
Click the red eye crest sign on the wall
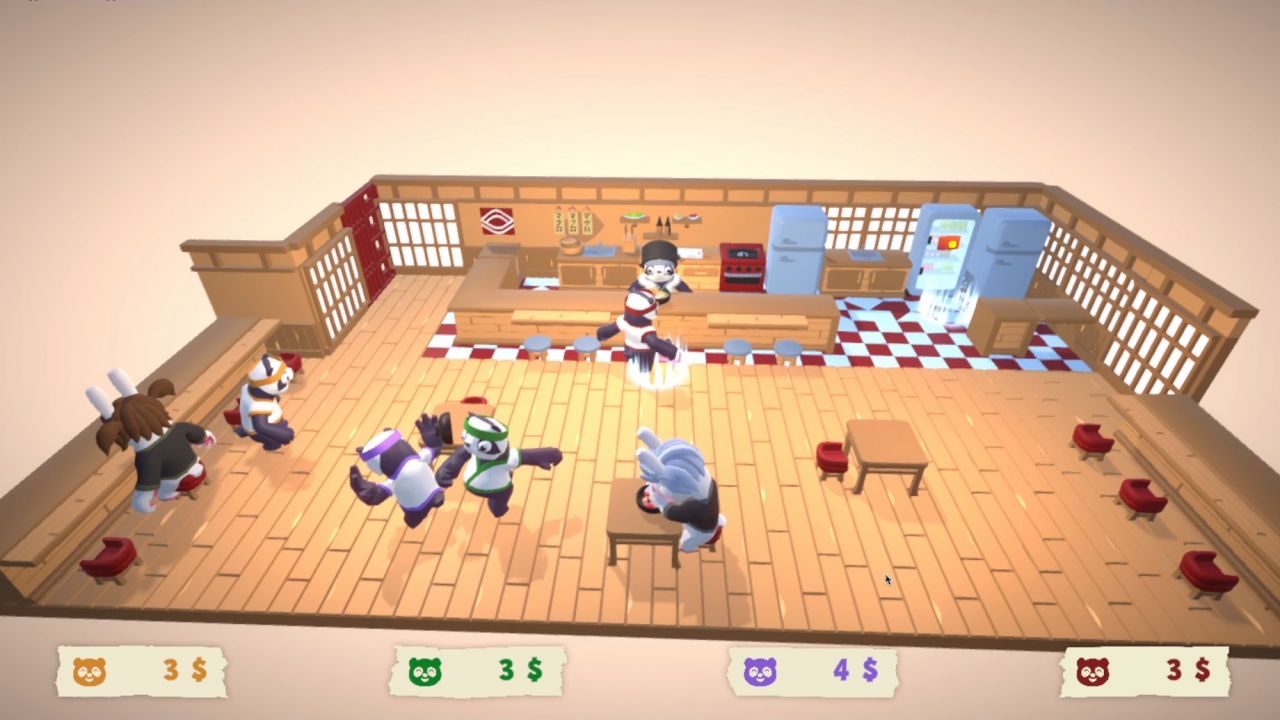pos(497,219)
